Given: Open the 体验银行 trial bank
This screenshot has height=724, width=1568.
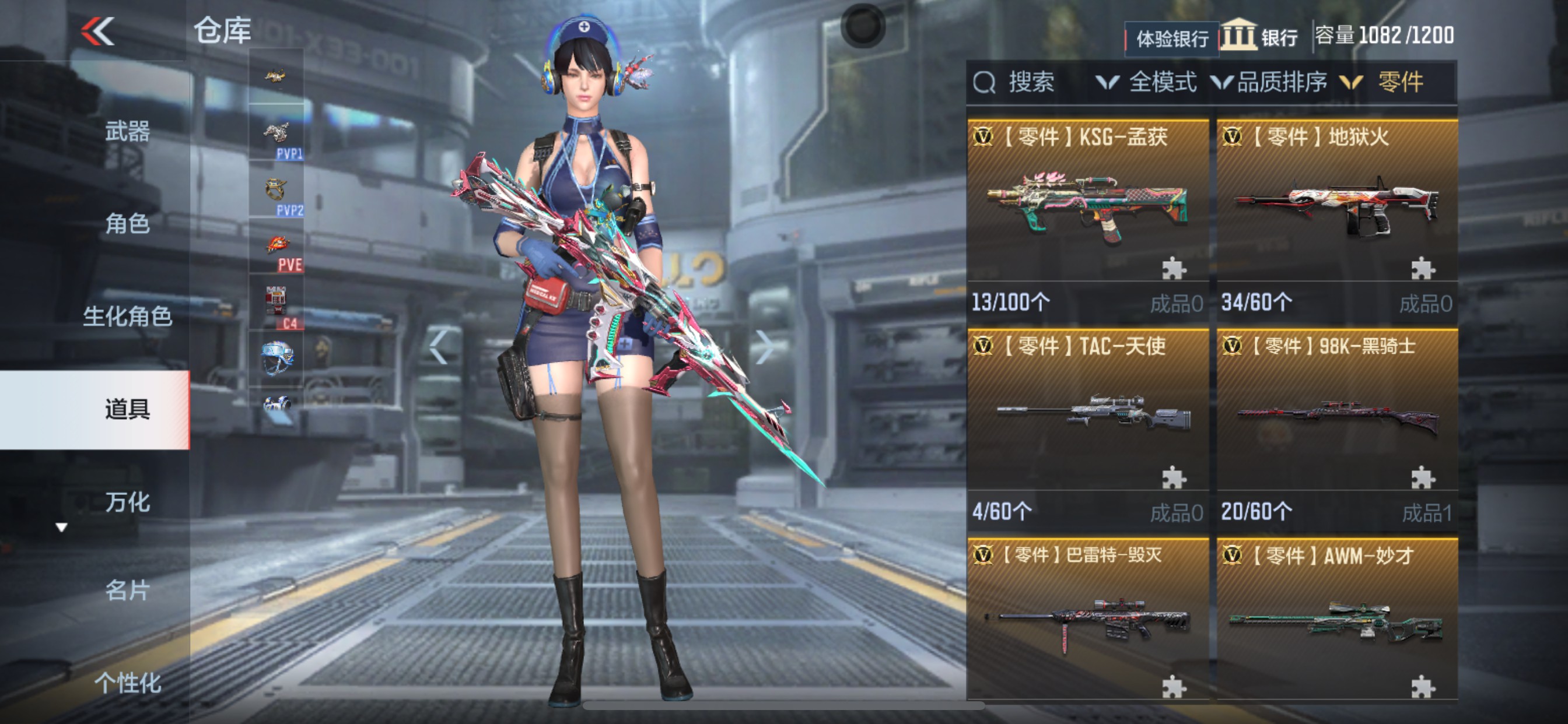Looking at the screenshot, I should pyautogui.click(x=1172, y=39).
